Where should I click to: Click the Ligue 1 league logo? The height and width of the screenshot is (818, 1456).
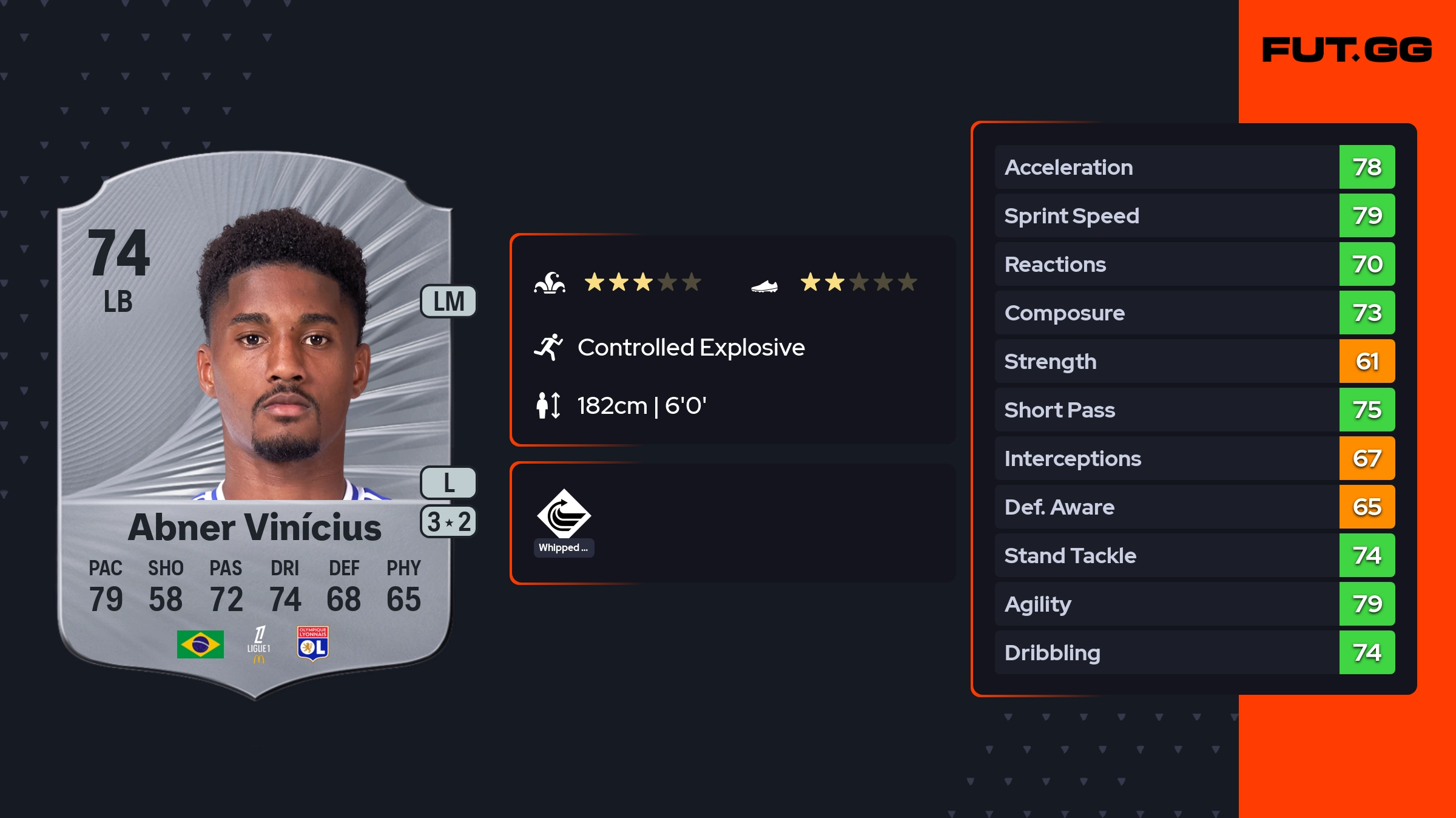[x=259, y=644]
